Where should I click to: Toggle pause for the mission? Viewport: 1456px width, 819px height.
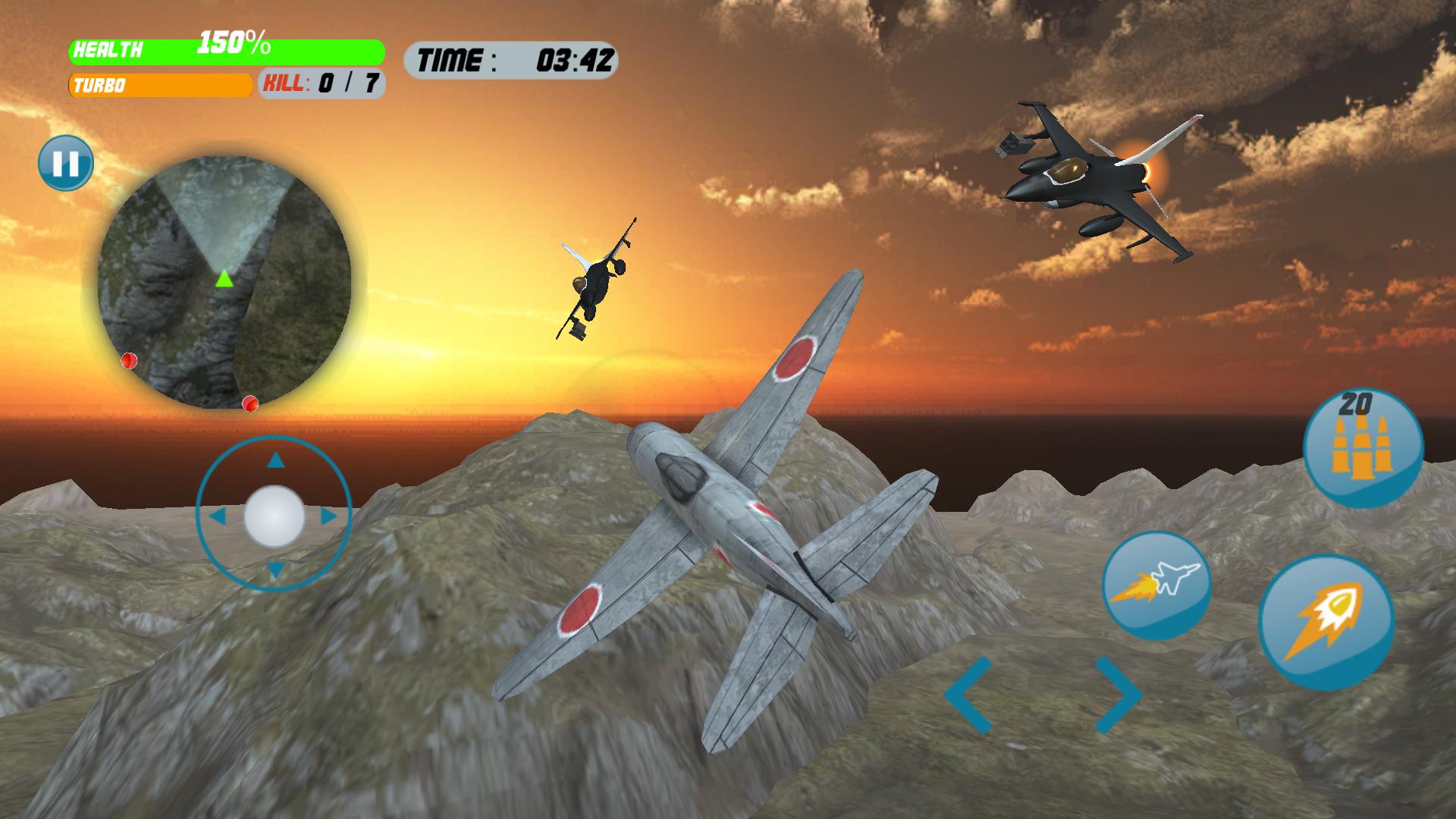point(67,162)
